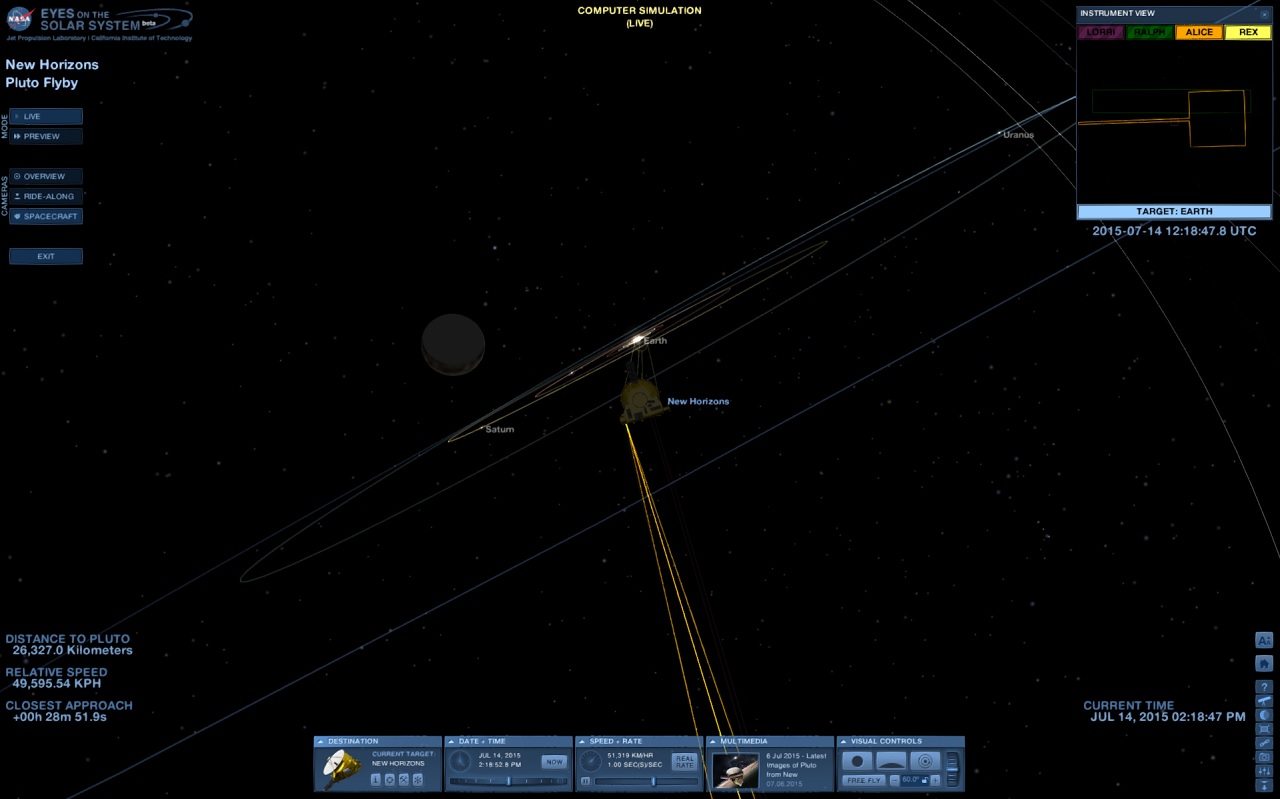
Task: Switch to the RALPH instrument tab
Action: pos(1149,32)
